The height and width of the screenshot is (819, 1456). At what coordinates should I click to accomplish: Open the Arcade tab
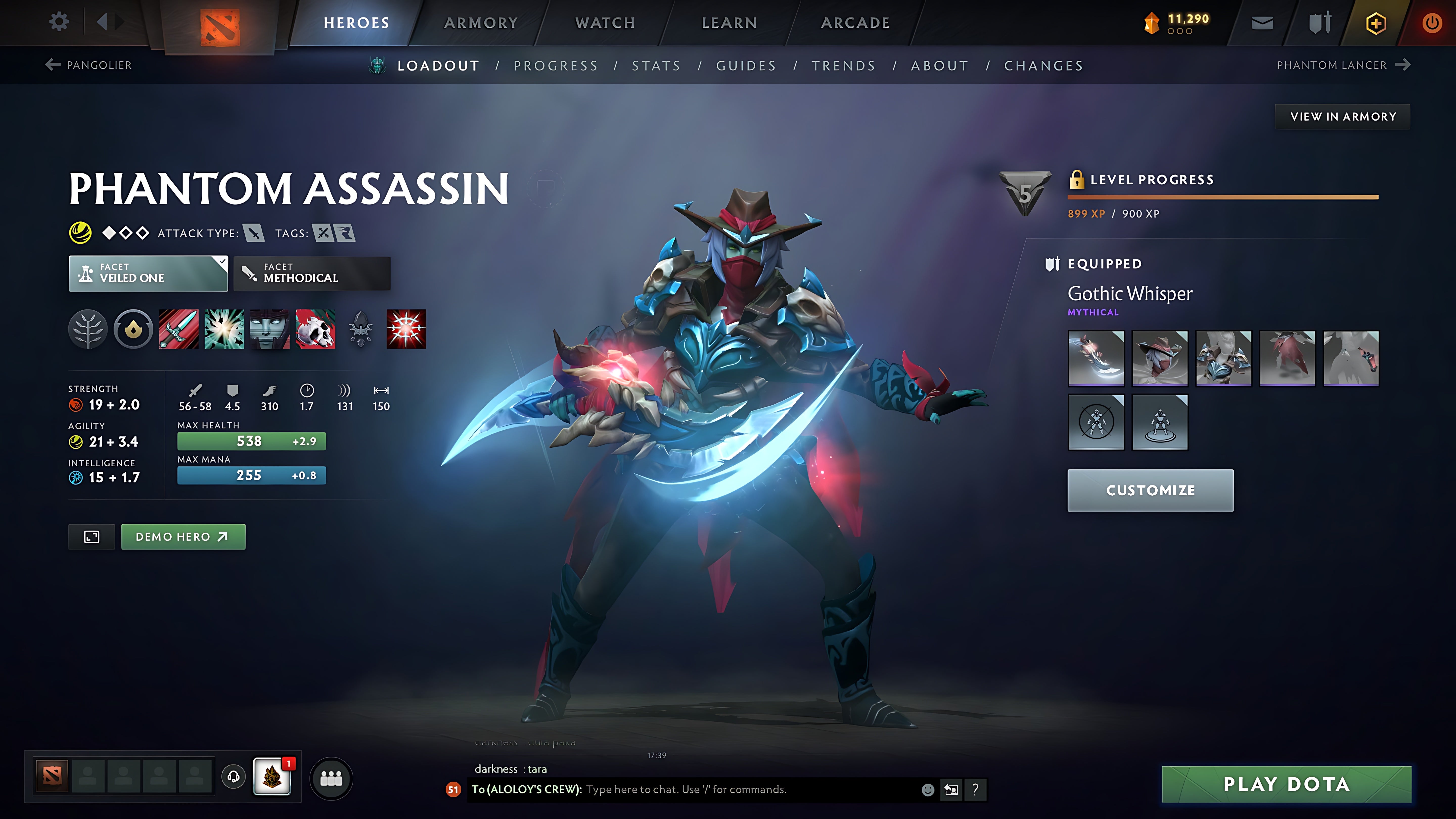855,22
